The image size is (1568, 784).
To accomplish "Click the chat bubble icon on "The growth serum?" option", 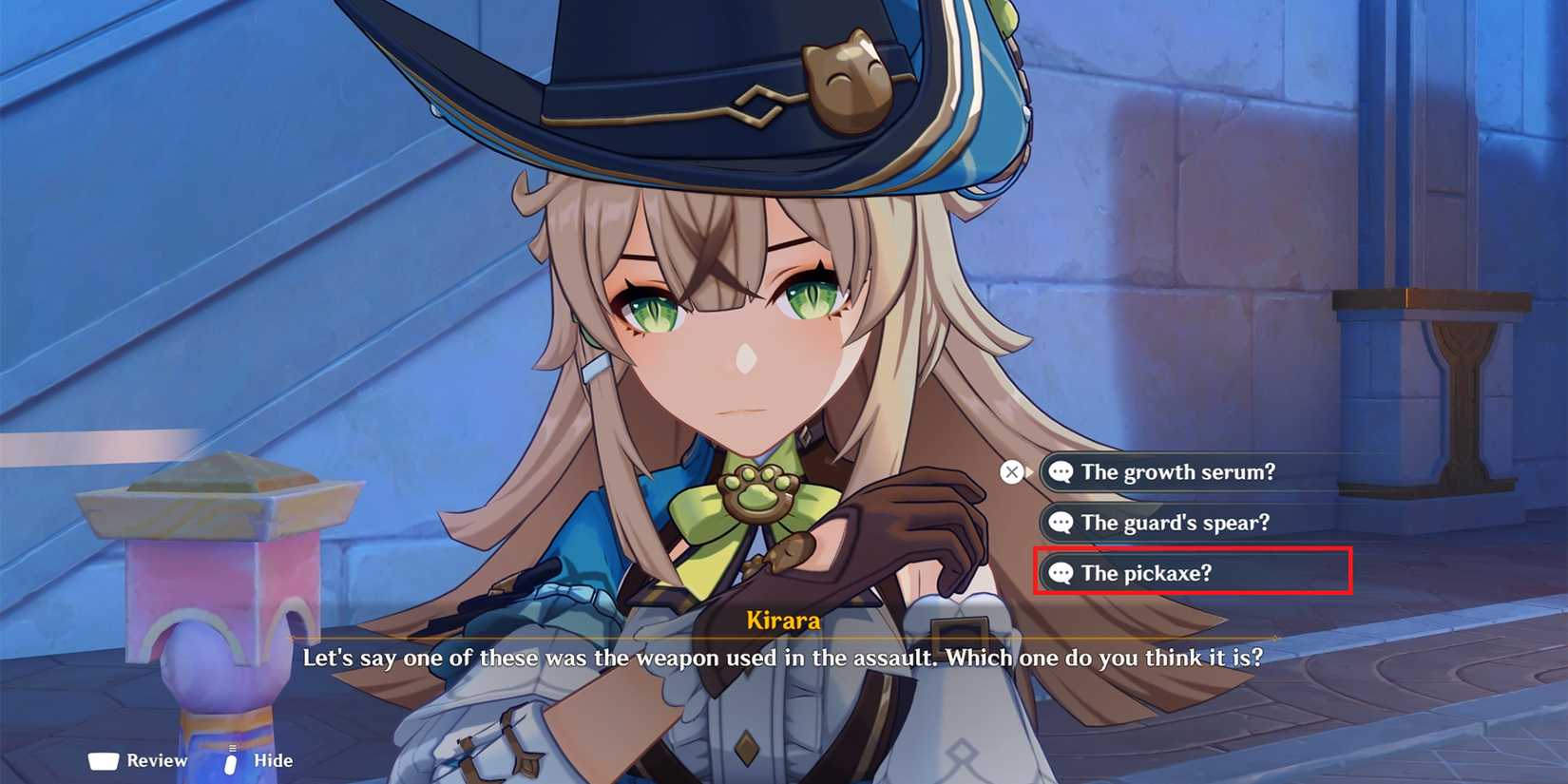I will point(1062,472).
